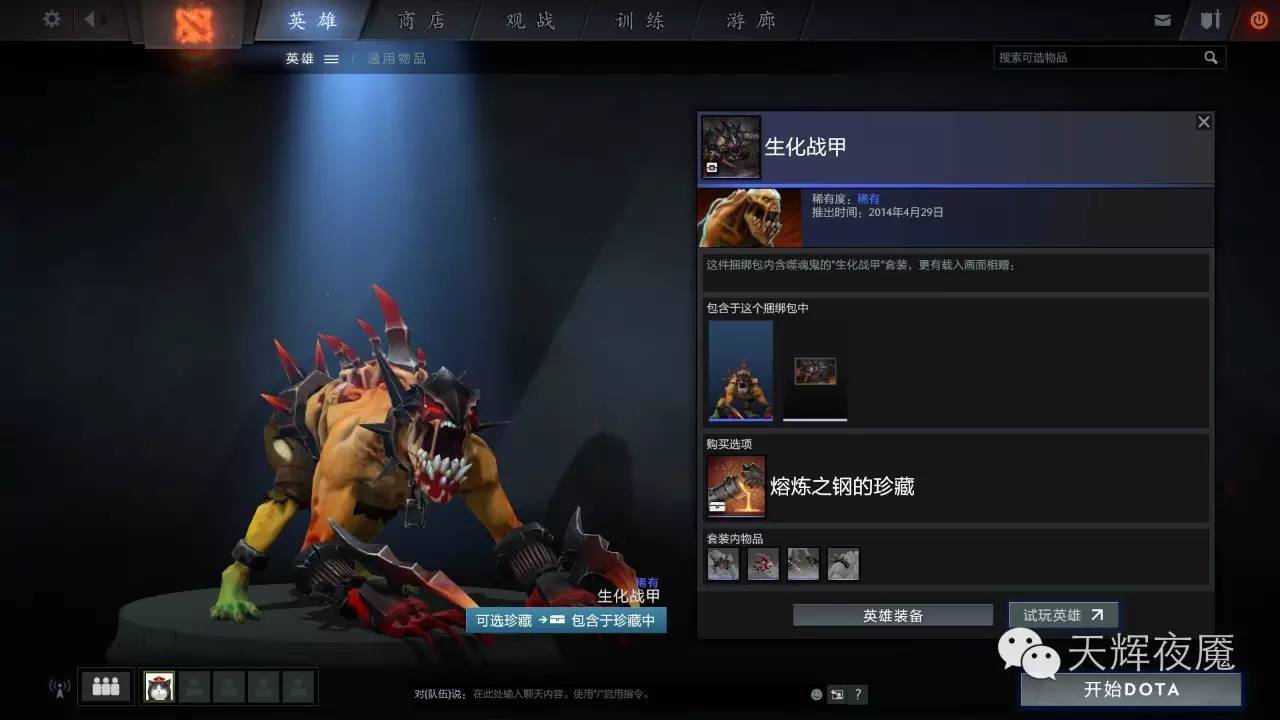Click the question mark chat help icon

pos(857,694)
